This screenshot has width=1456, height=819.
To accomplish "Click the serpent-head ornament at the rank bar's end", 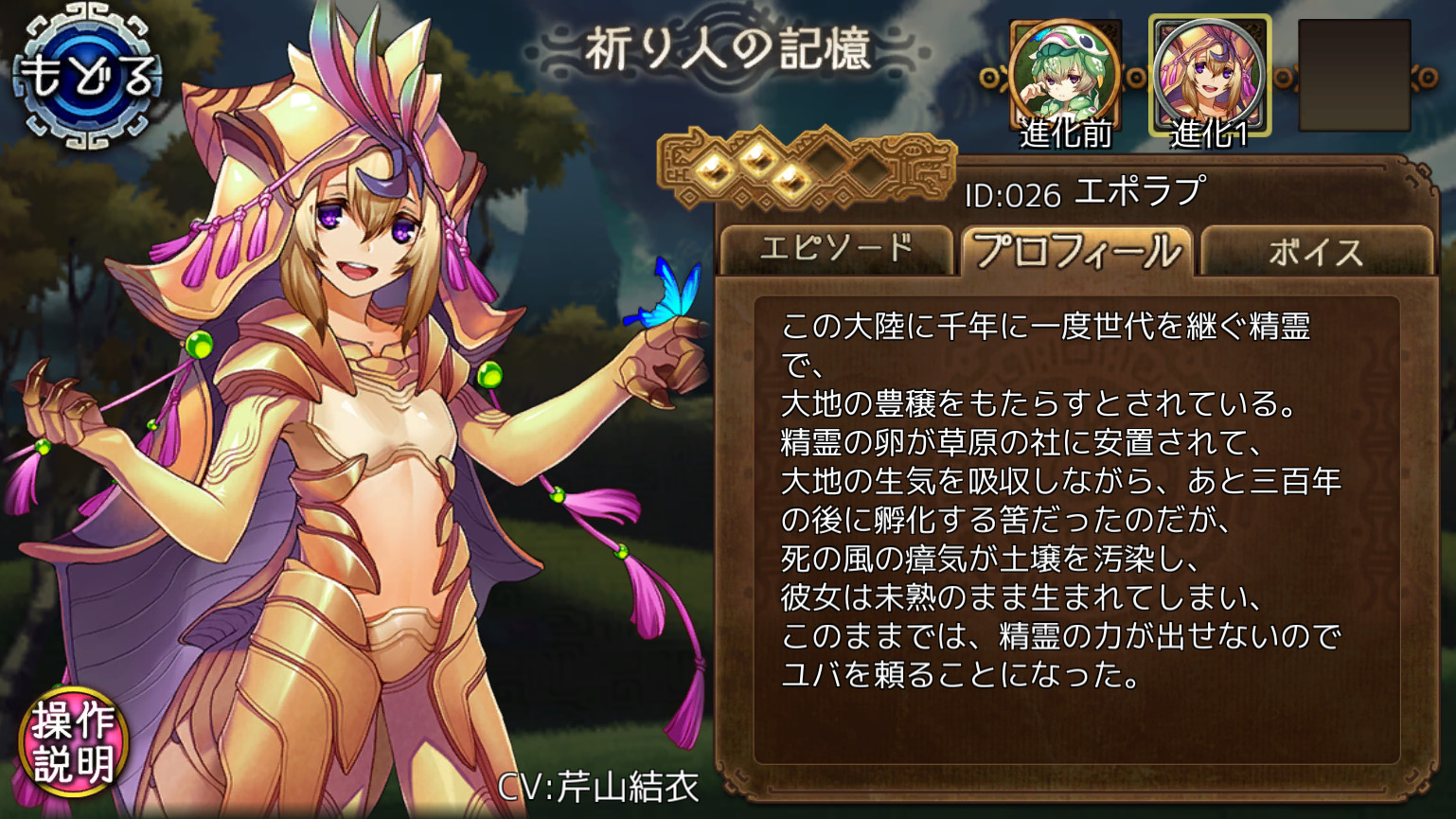I will pyautogui.click(x=918, y=168).
